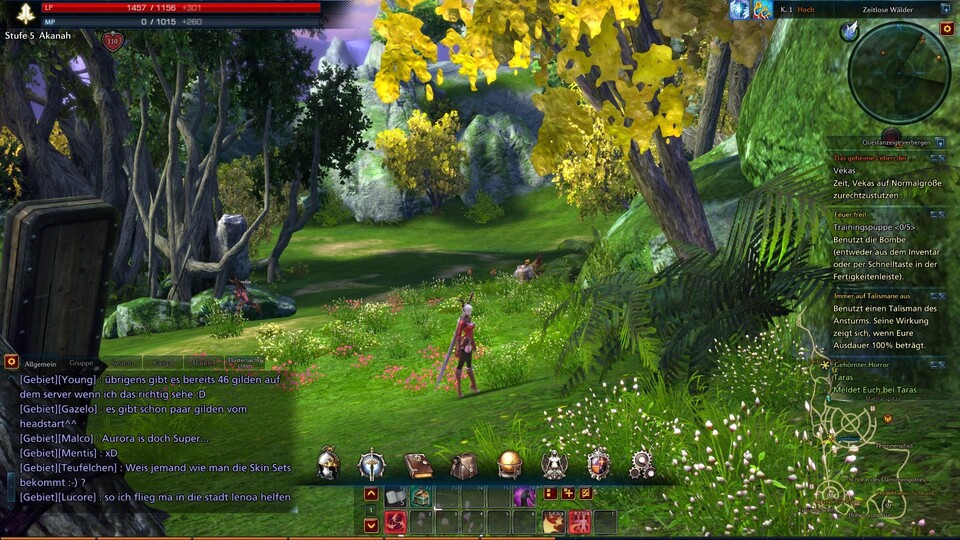Open the inventory bag icon
The image size is (960, 540).
pos(463,465)
